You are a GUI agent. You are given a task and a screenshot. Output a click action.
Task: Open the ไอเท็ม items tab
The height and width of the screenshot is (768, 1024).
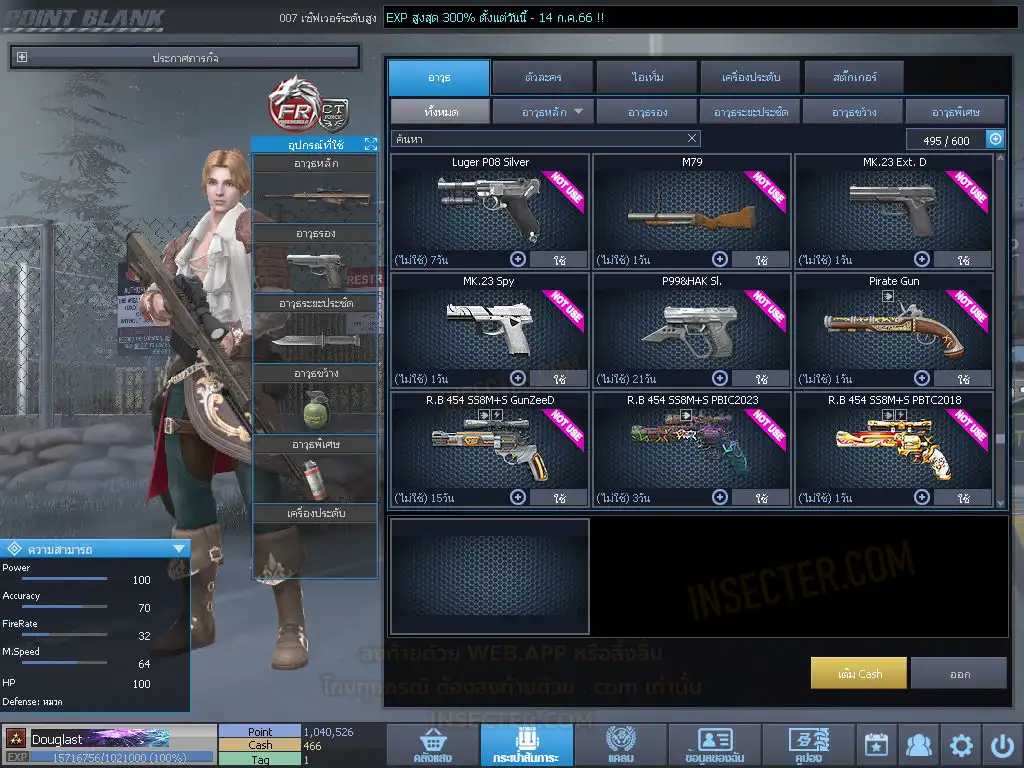tap(647, 77)
